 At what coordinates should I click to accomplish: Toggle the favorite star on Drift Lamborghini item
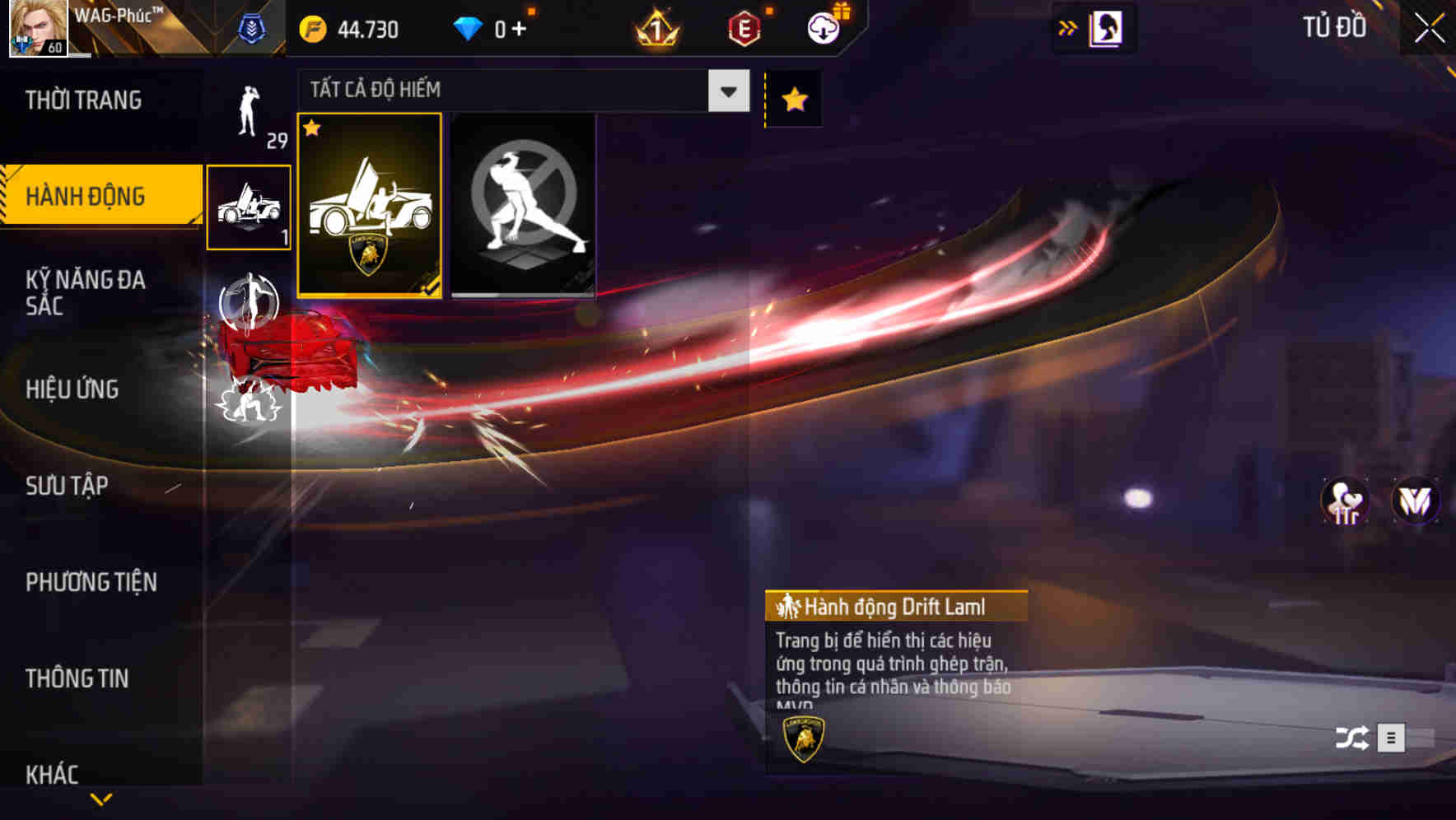(x=314, y=129)
